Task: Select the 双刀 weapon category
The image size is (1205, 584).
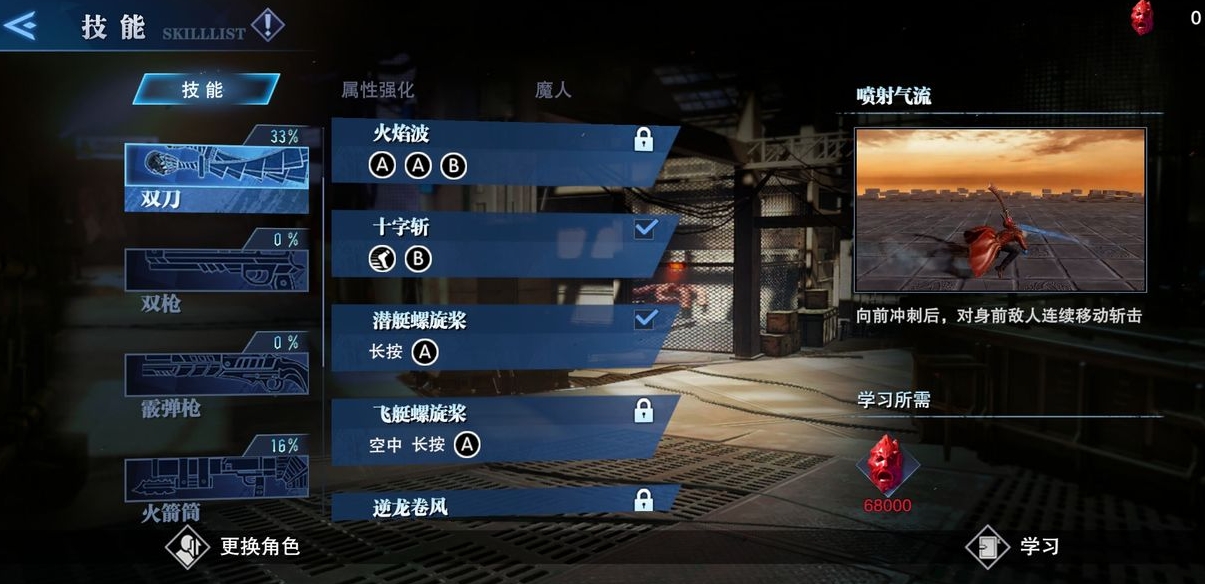Action: [216, 177]
